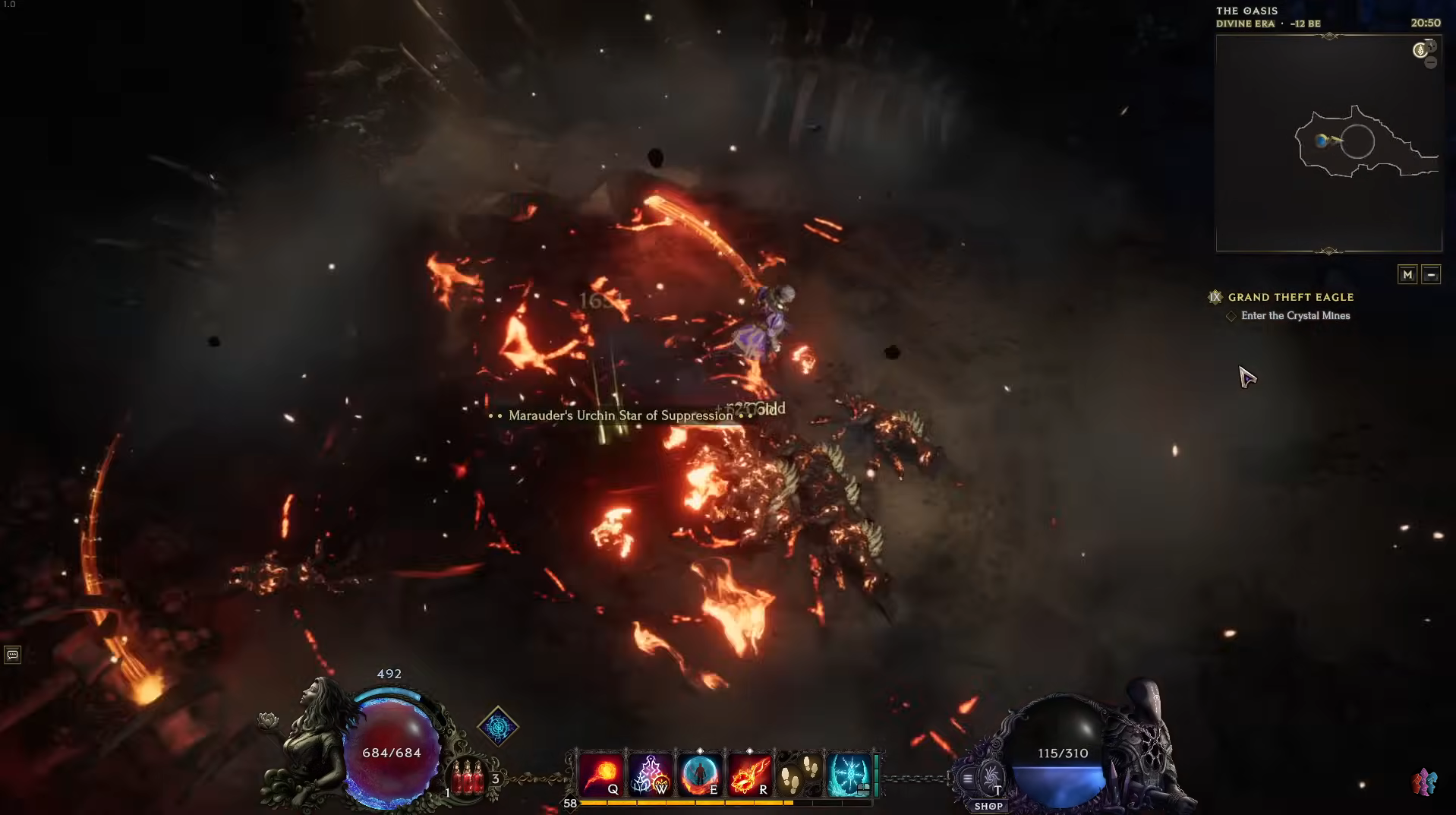
Task: Select the Grand Theft Eagle quest tracker
Action: click(1291, 297)
